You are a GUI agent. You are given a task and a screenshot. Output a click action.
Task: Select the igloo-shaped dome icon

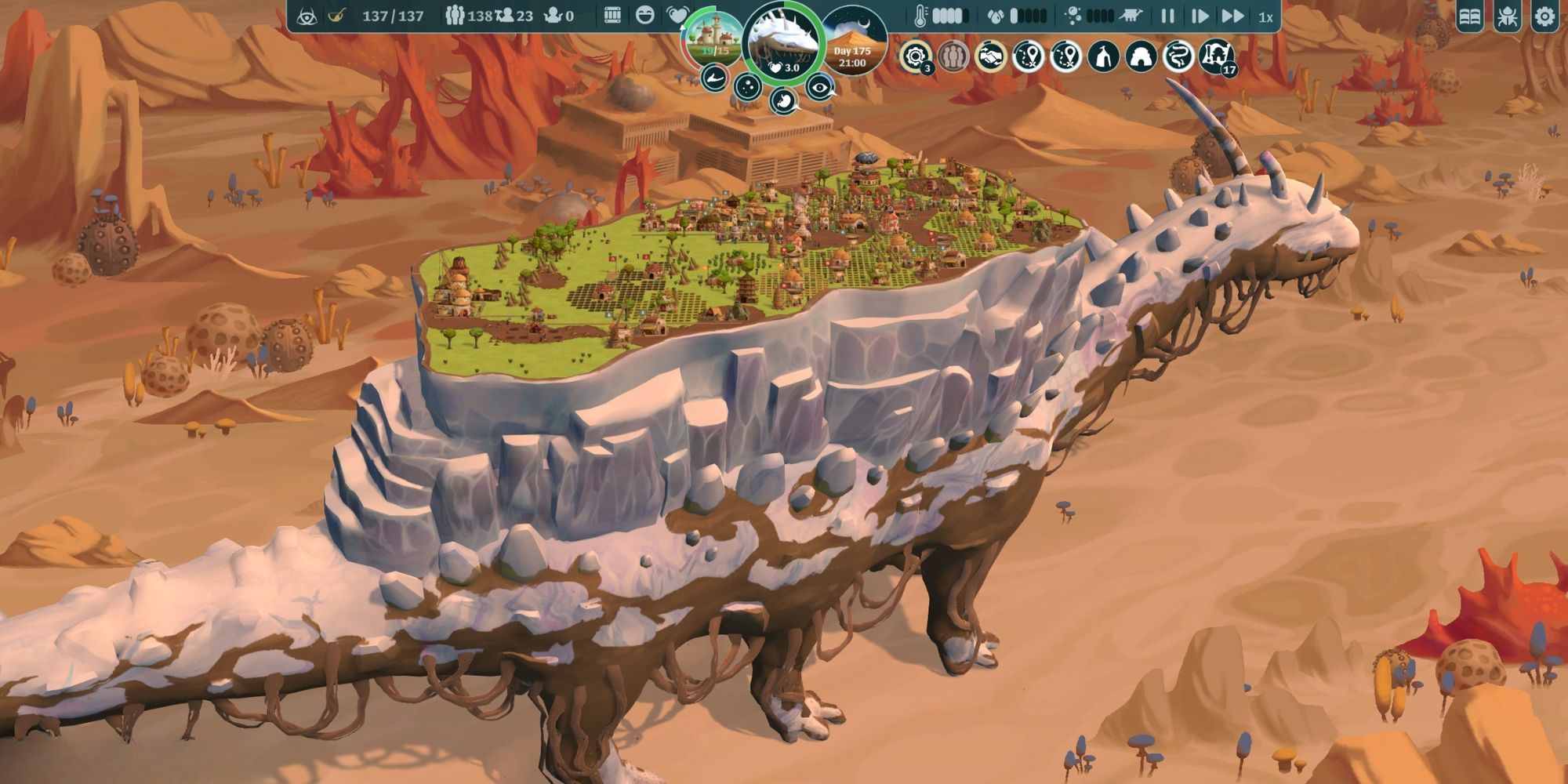point(1141,56)
